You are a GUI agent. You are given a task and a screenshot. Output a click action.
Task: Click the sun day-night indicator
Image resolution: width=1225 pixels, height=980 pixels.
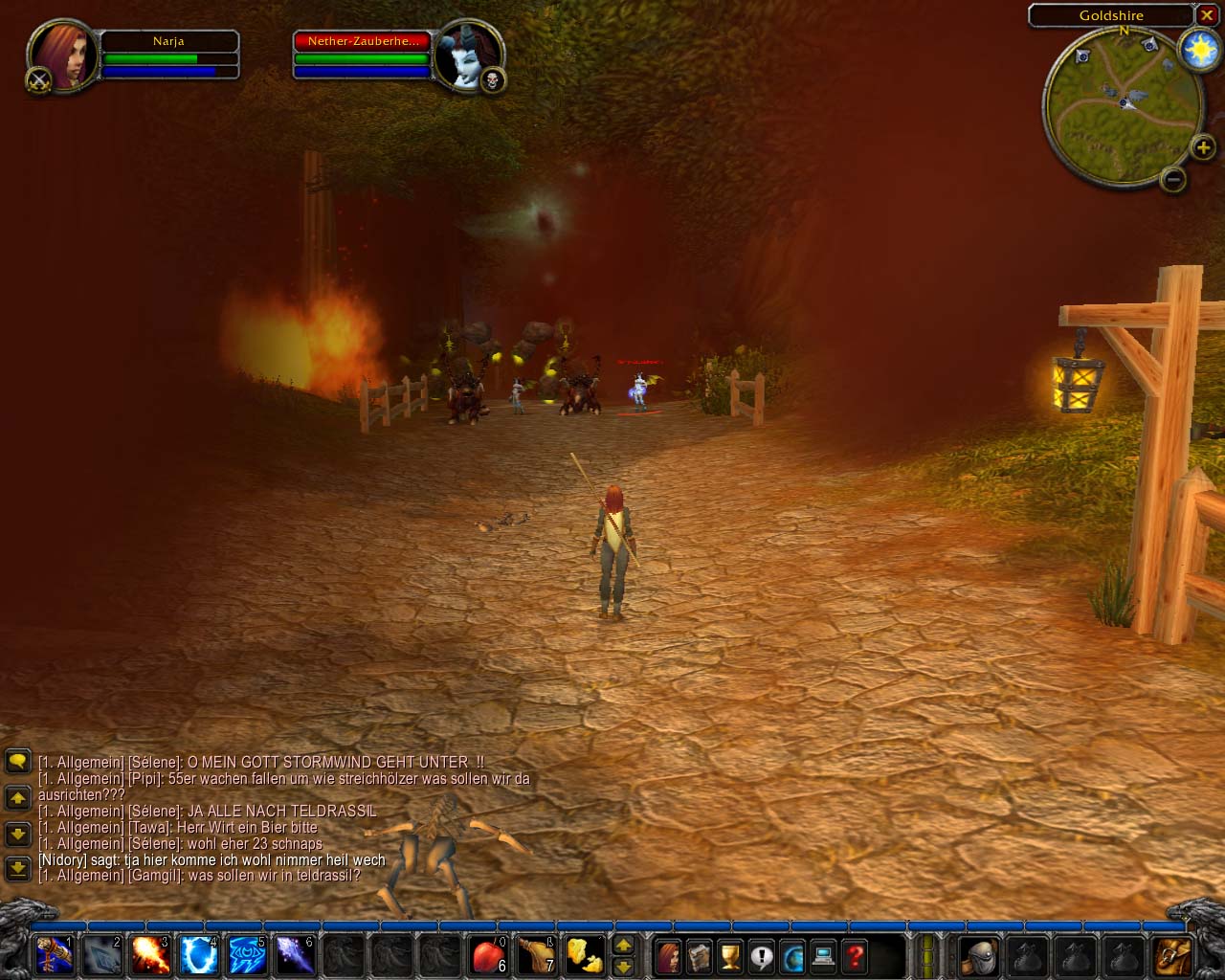point(1198,49)
